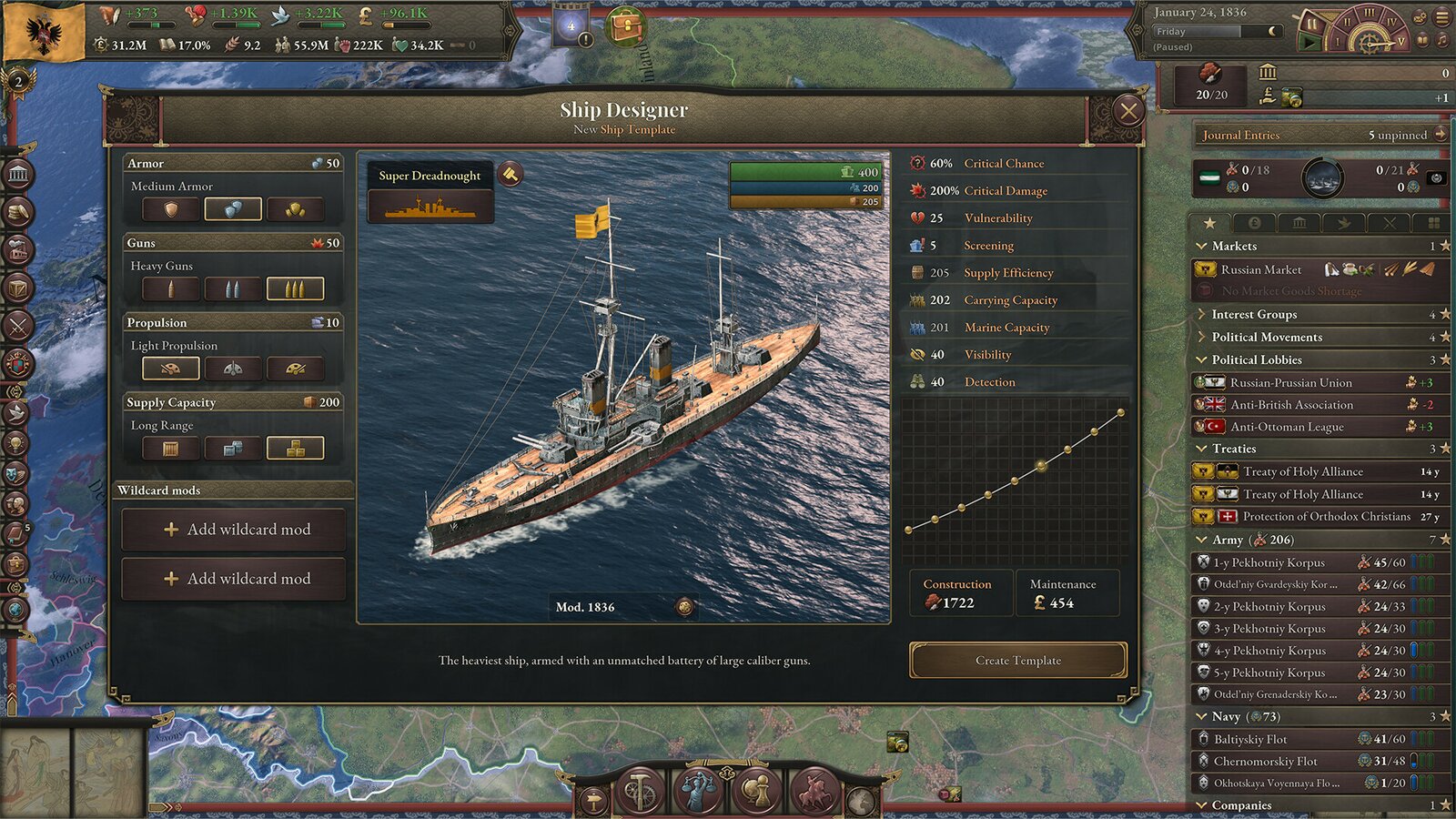Click the Add wildcard mod button
The width and height of the screenshot is (1456, 819).
pos(234,529)
